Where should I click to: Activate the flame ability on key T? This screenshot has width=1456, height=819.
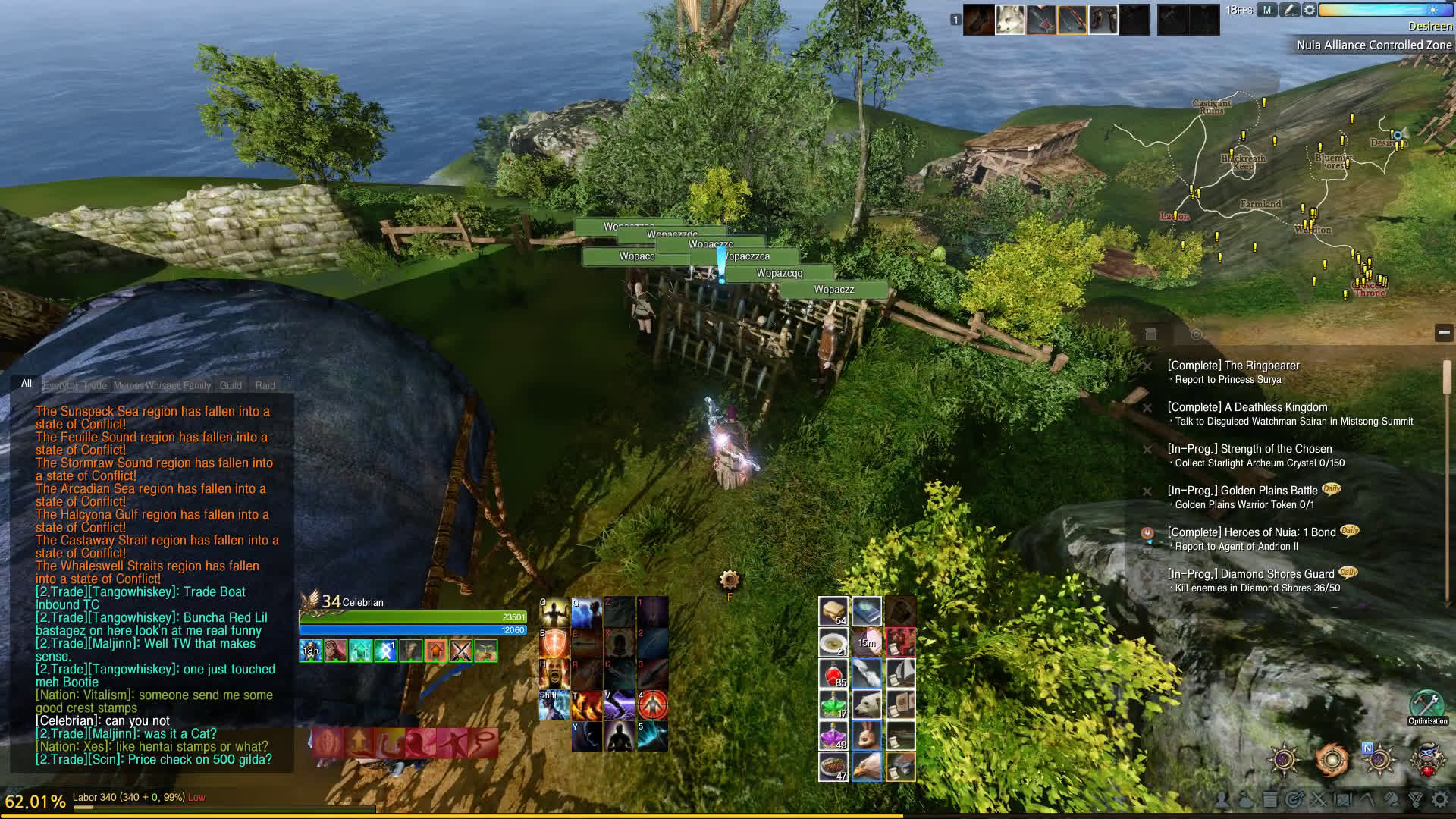click(586, 705)
